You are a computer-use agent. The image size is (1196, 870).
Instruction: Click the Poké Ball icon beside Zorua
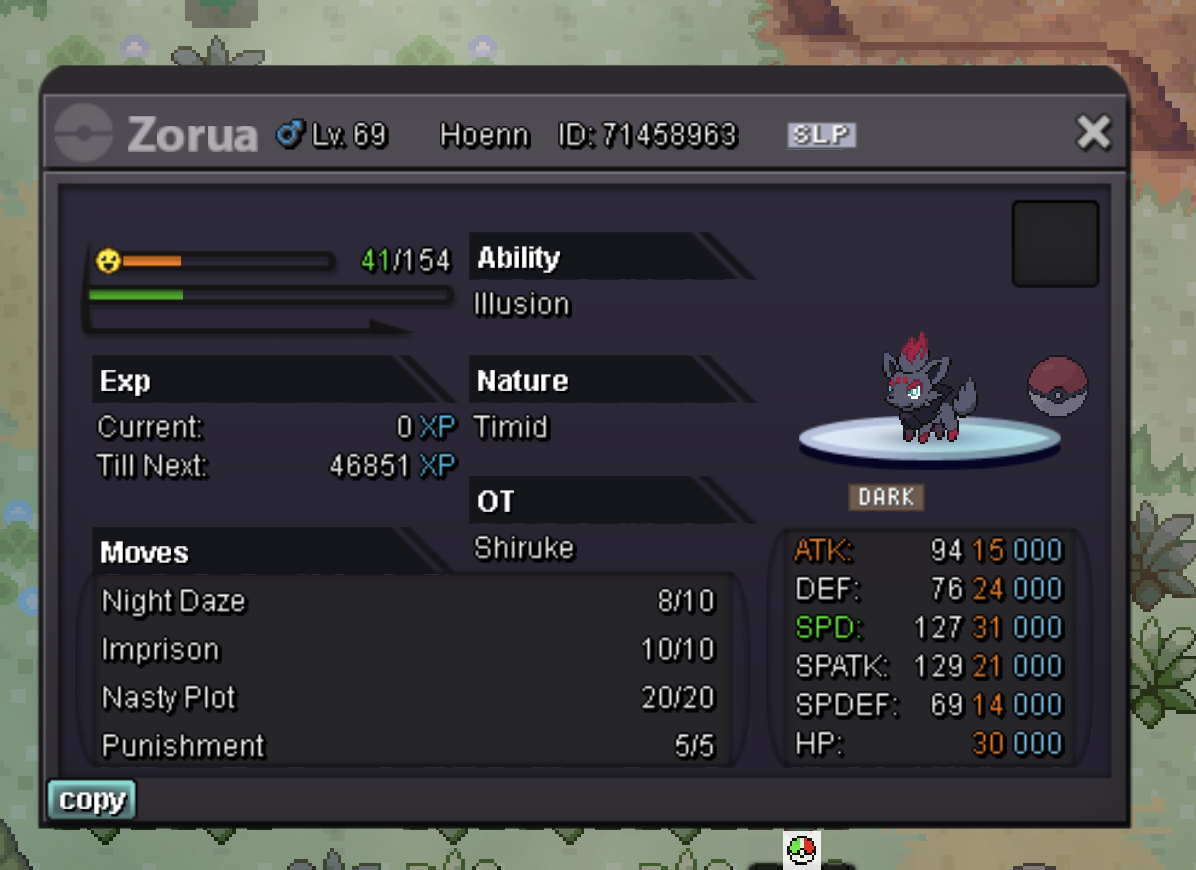[1057, 386]
